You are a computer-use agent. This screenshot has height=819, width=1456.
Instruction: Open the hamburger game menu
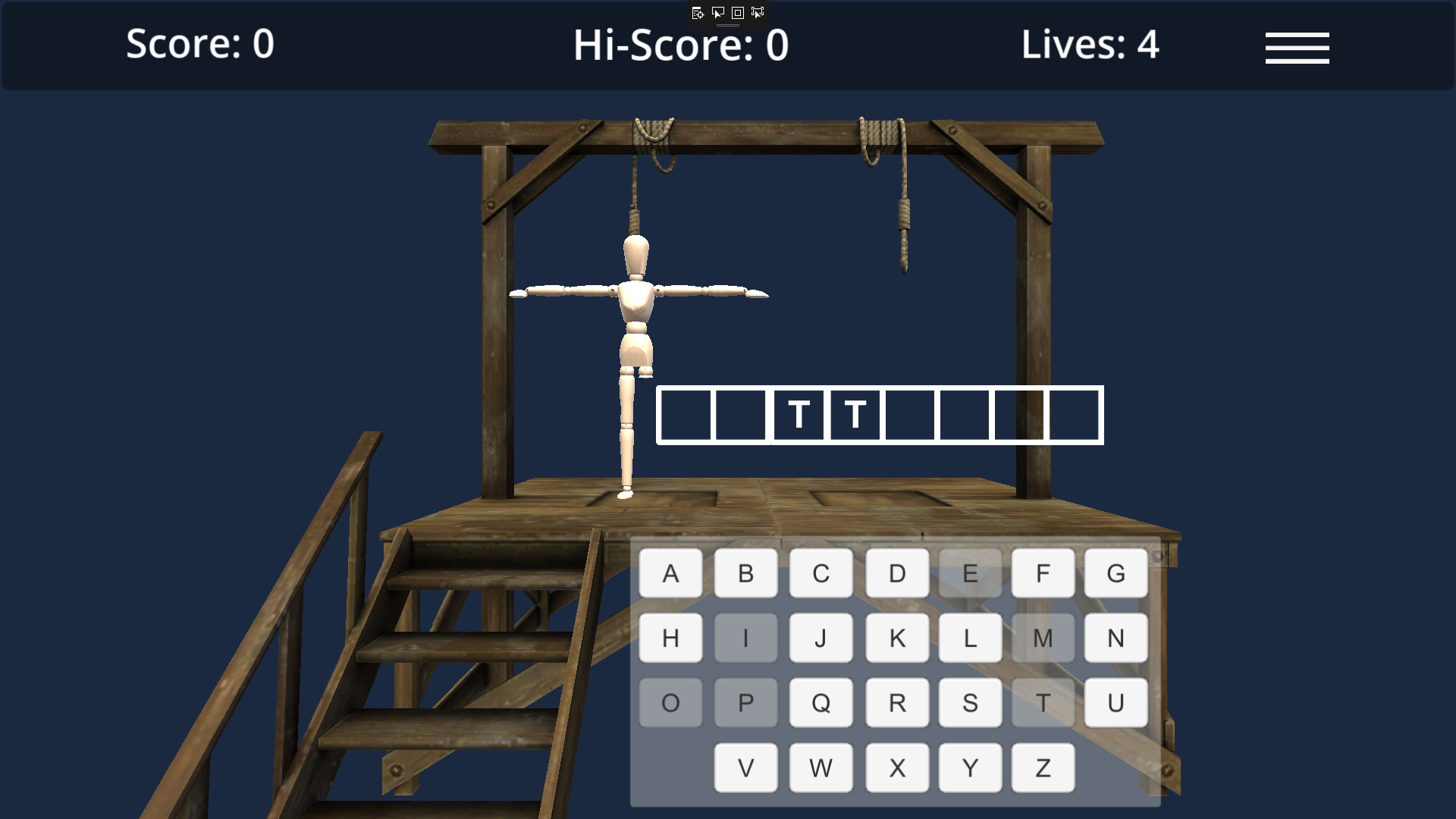(1297, 47)
